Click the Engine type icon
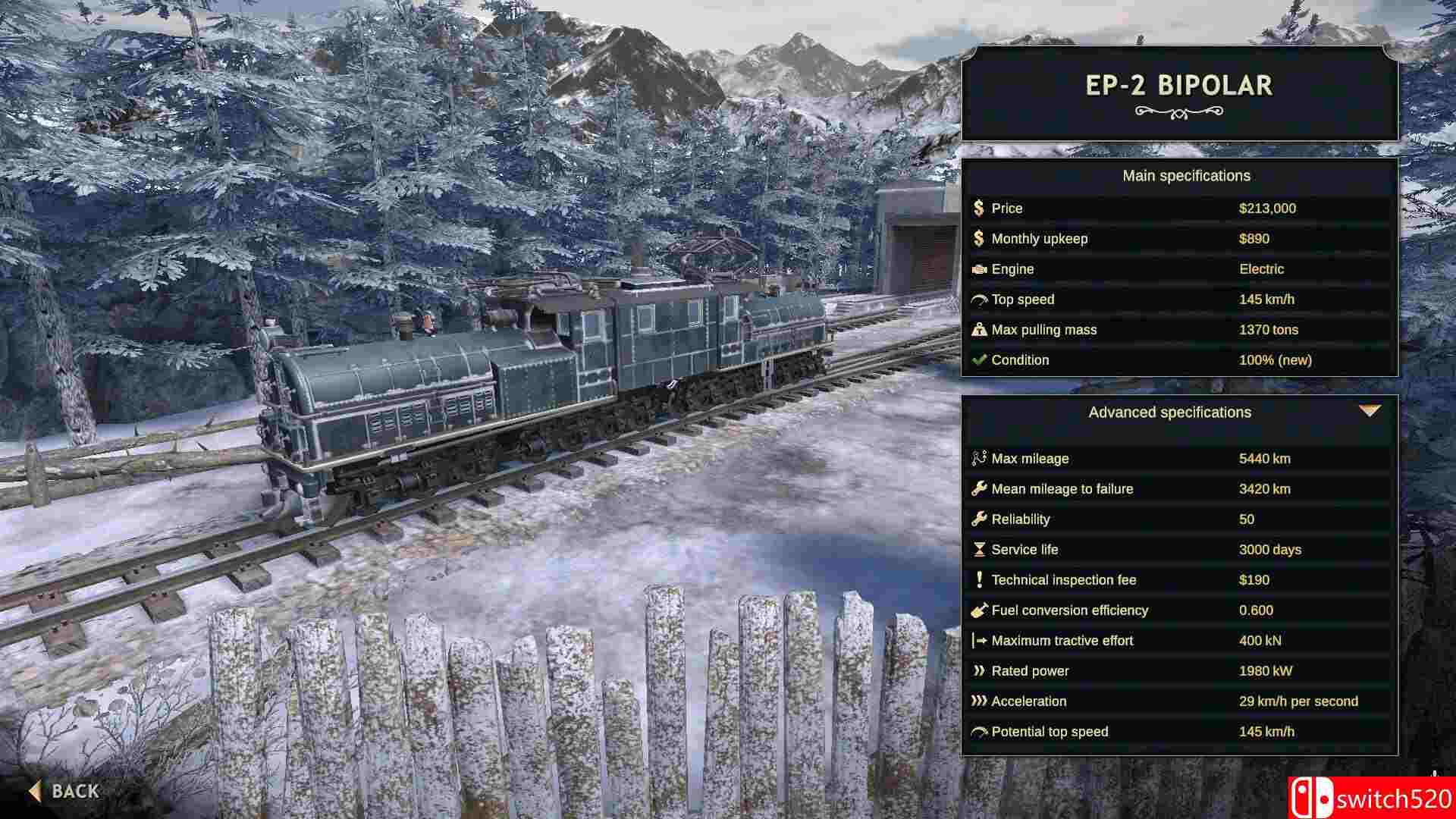Image resolution: width=1456 pixels, height=819 pixels. tap(978, 268)
